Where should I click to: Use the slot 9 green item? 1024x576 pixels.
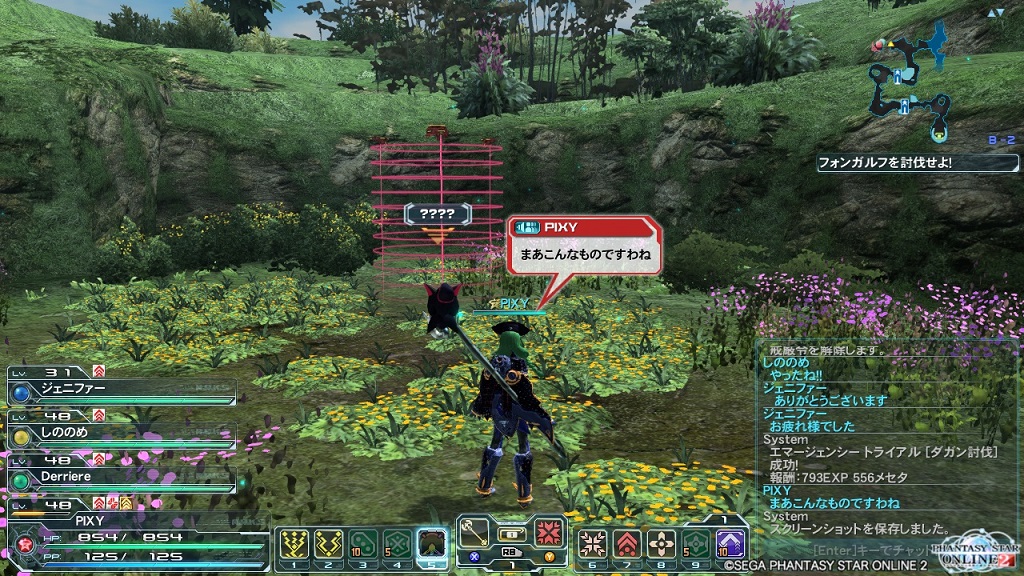tap(695, 544)
